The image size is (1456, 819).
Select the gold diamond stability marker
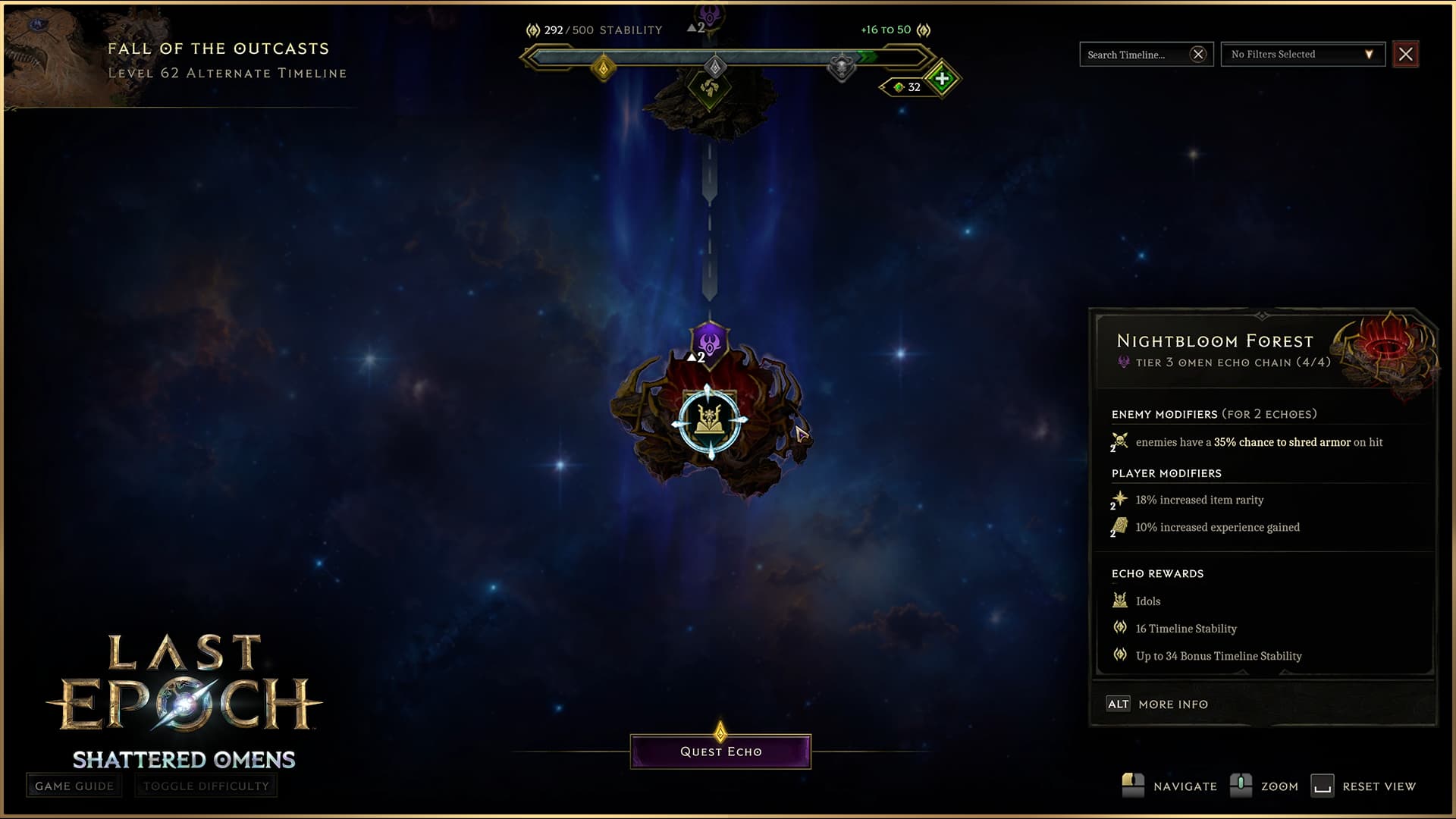tap(604, 68)
